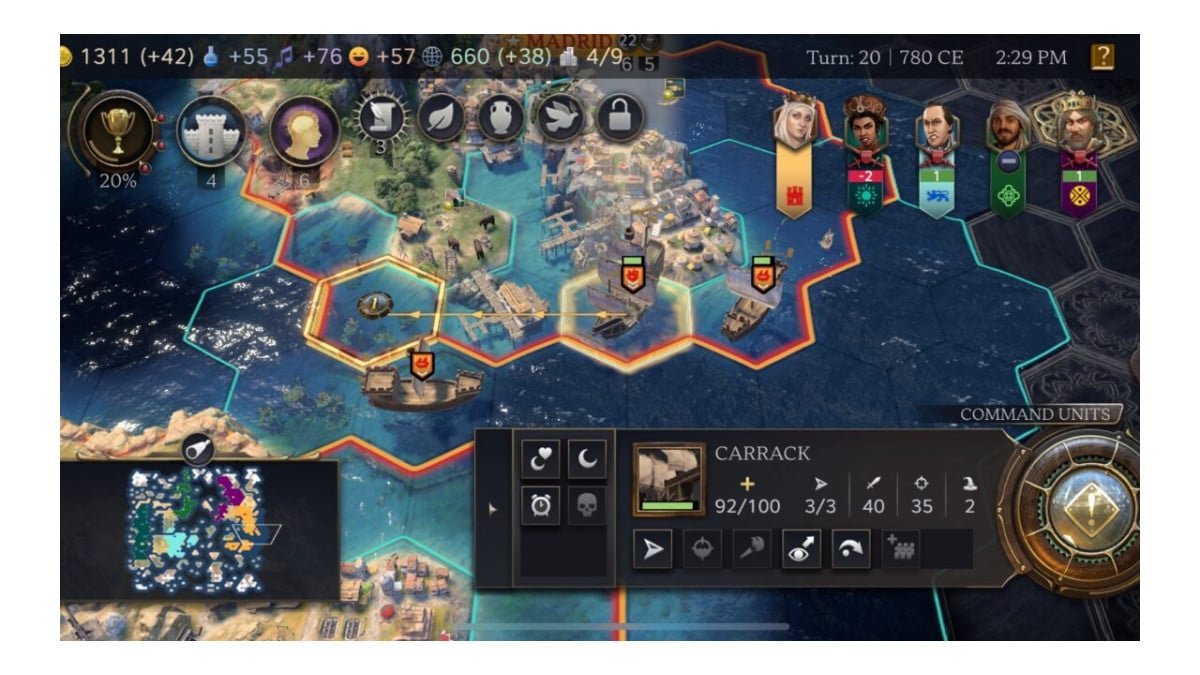Viewport: 1200px width, 675px height.
Task: Click the minimap
Action: [x=199, y=528]
